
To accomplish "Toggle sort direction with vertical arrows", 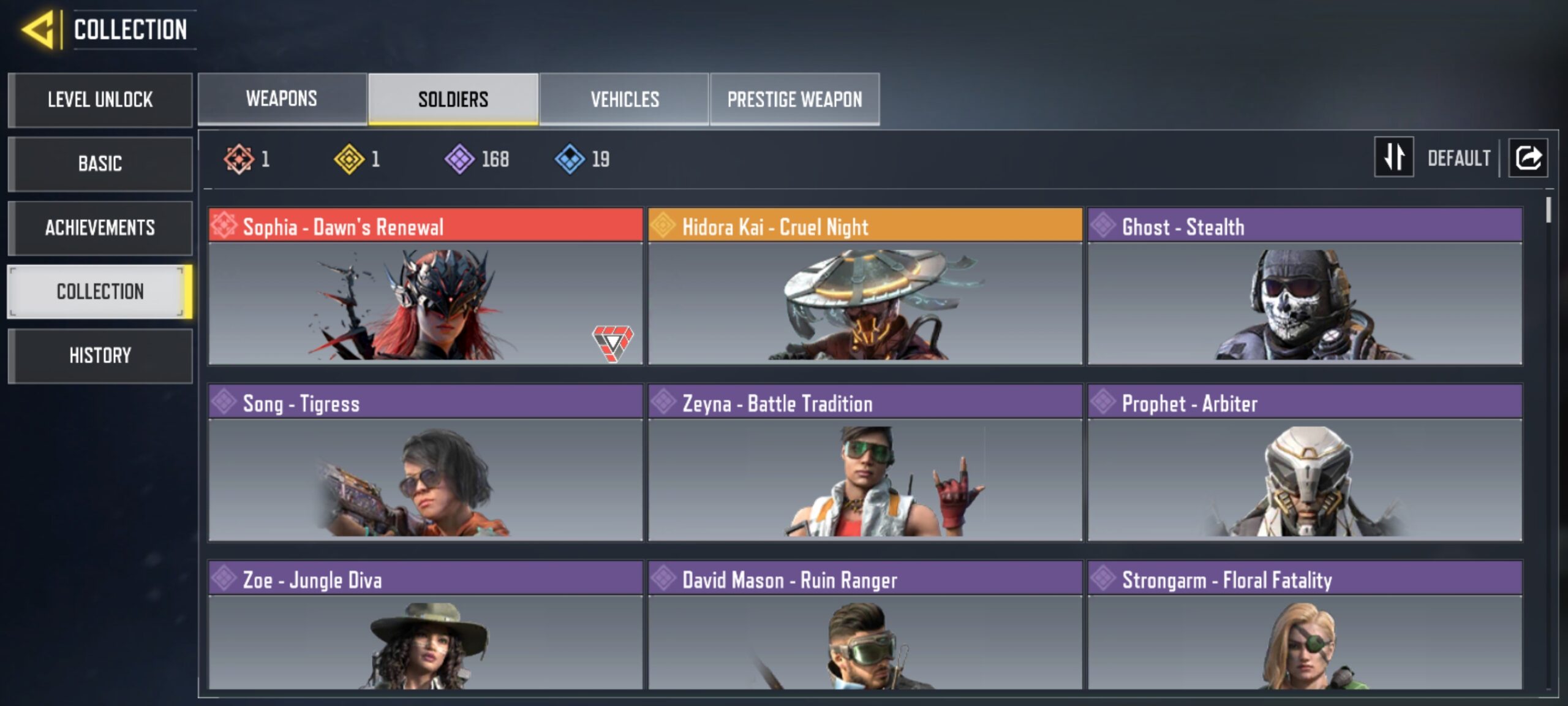I will [1394, 158].
